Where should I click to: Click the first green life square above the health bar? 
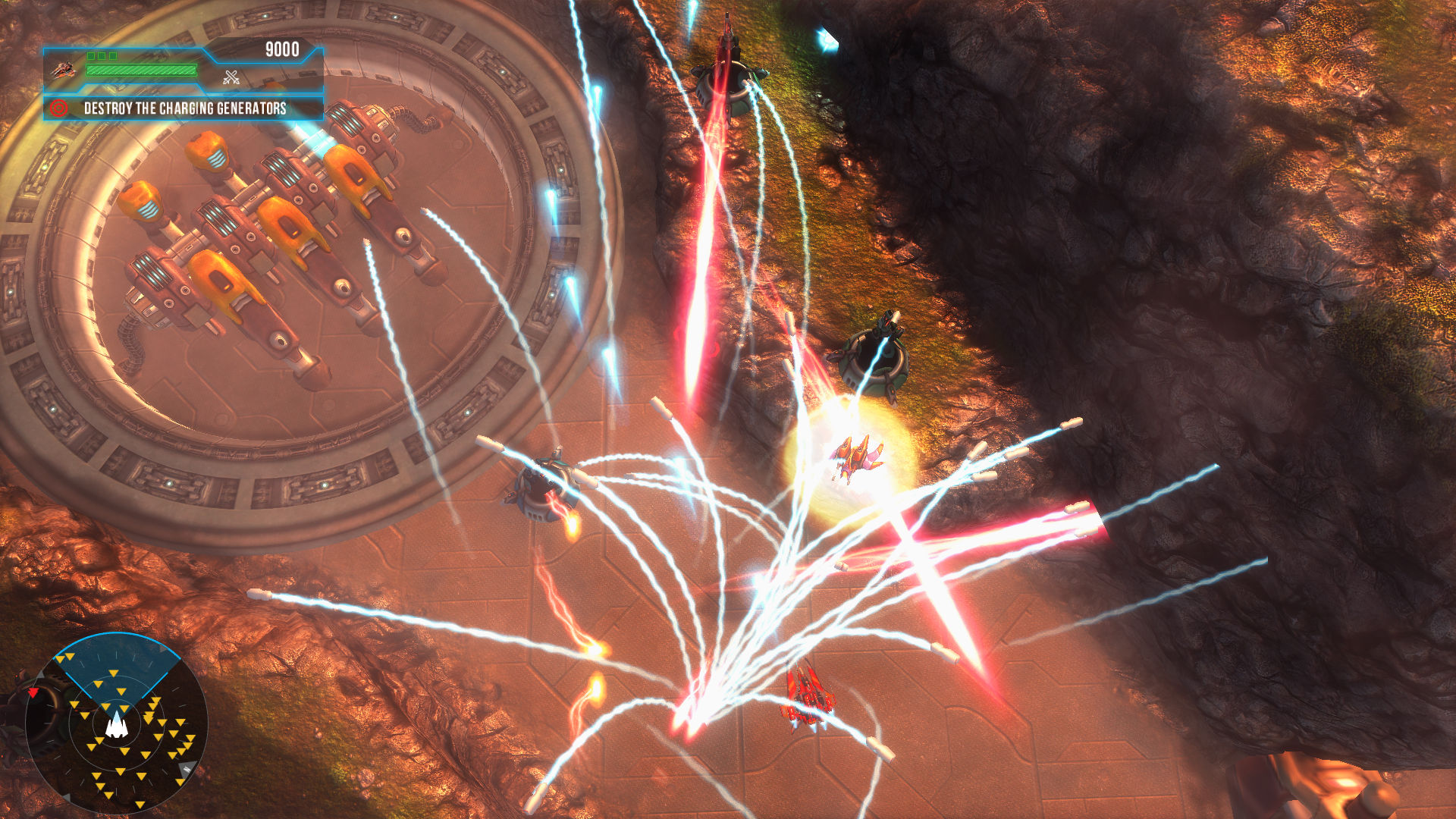click(91, 55)
